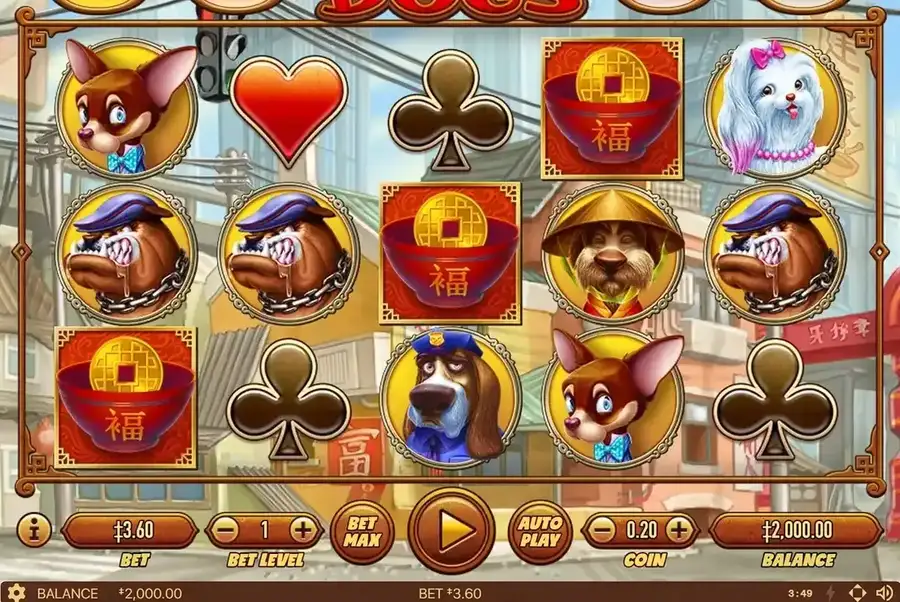
Task: Enter fullscreen mode
Action: [857, 593]
